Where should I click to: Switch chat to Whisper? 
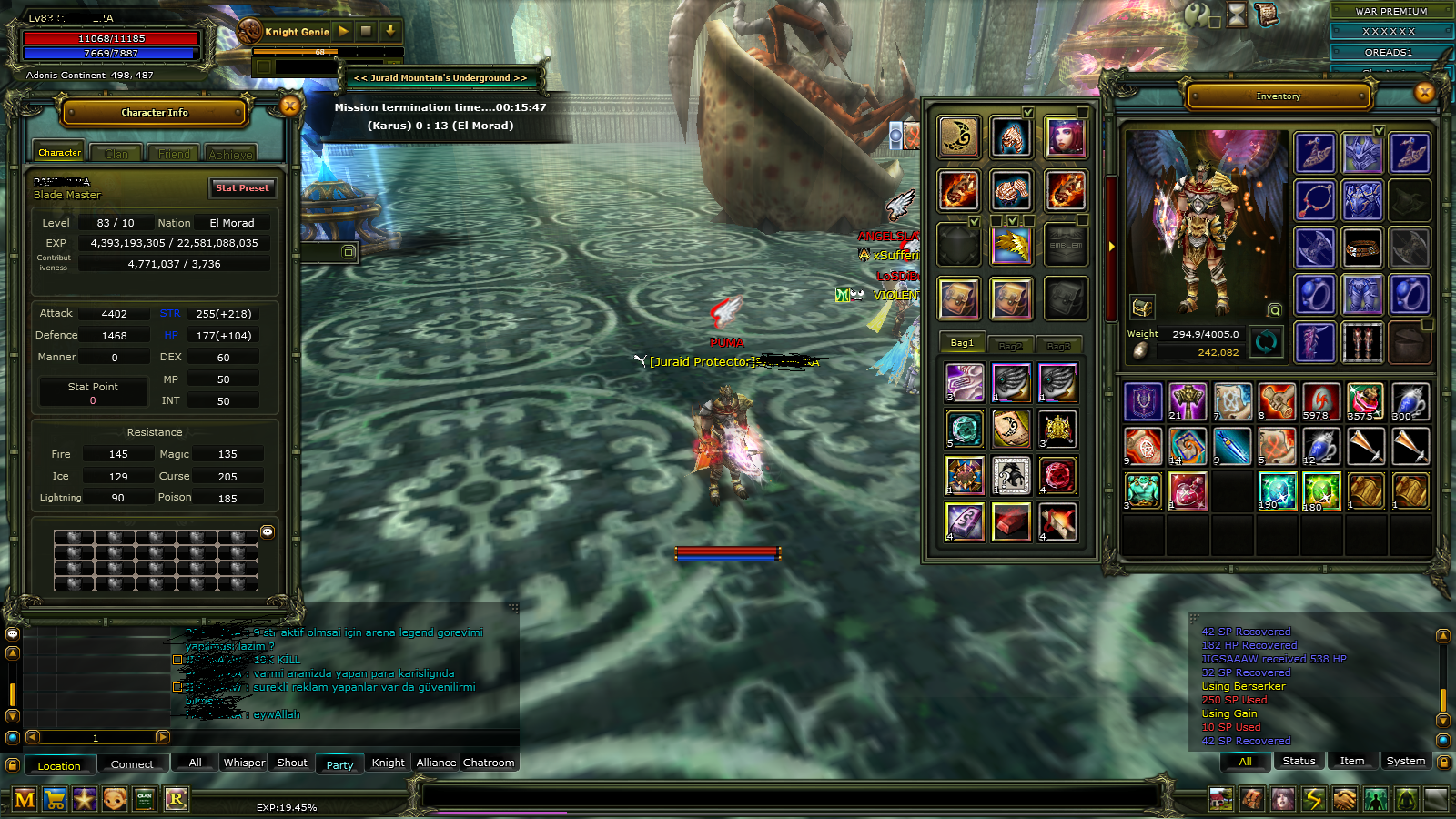(244, 763)
